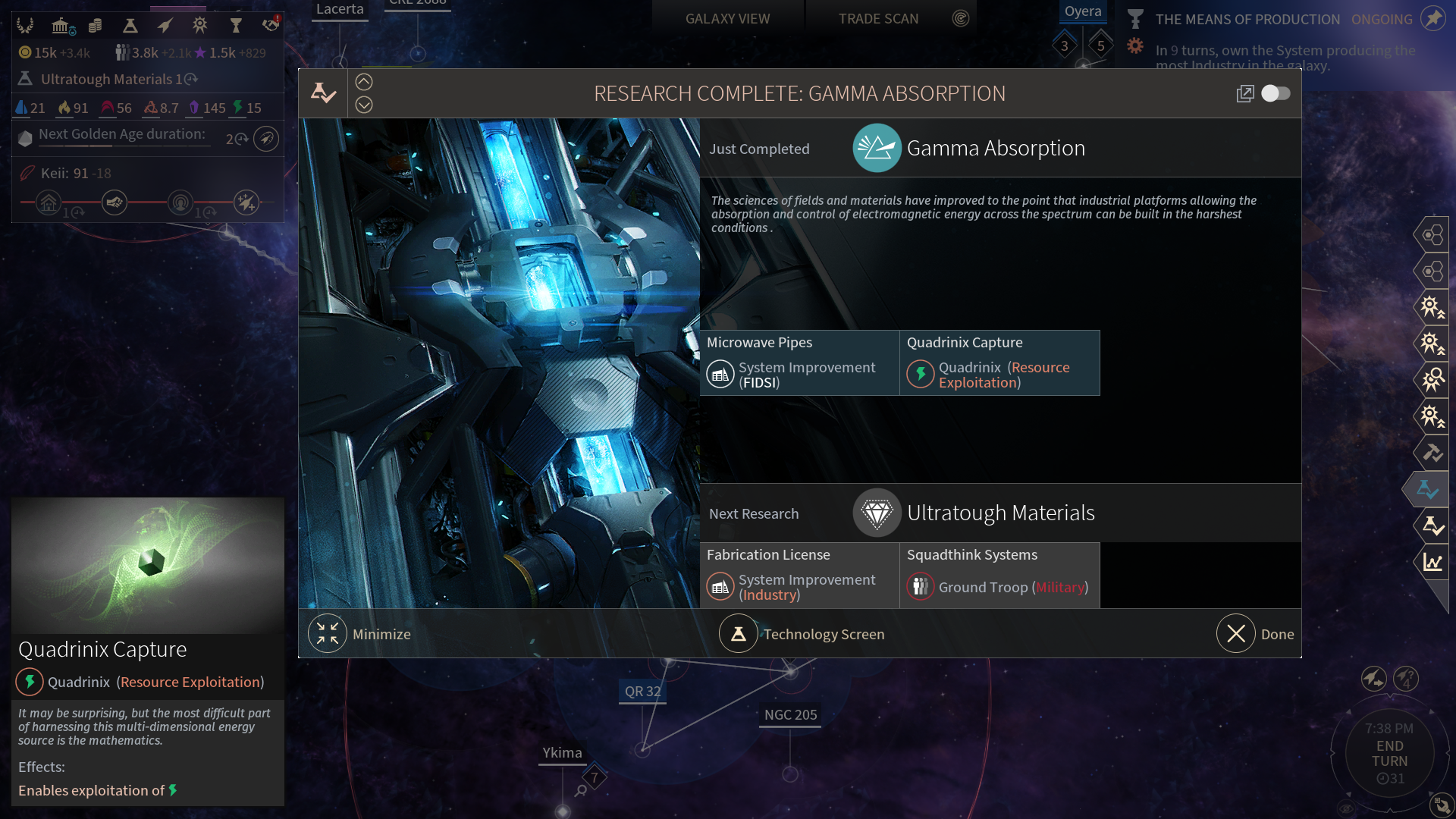Show previous notification with up arrow
The image size is (1456, 819).
pos(364,82)
